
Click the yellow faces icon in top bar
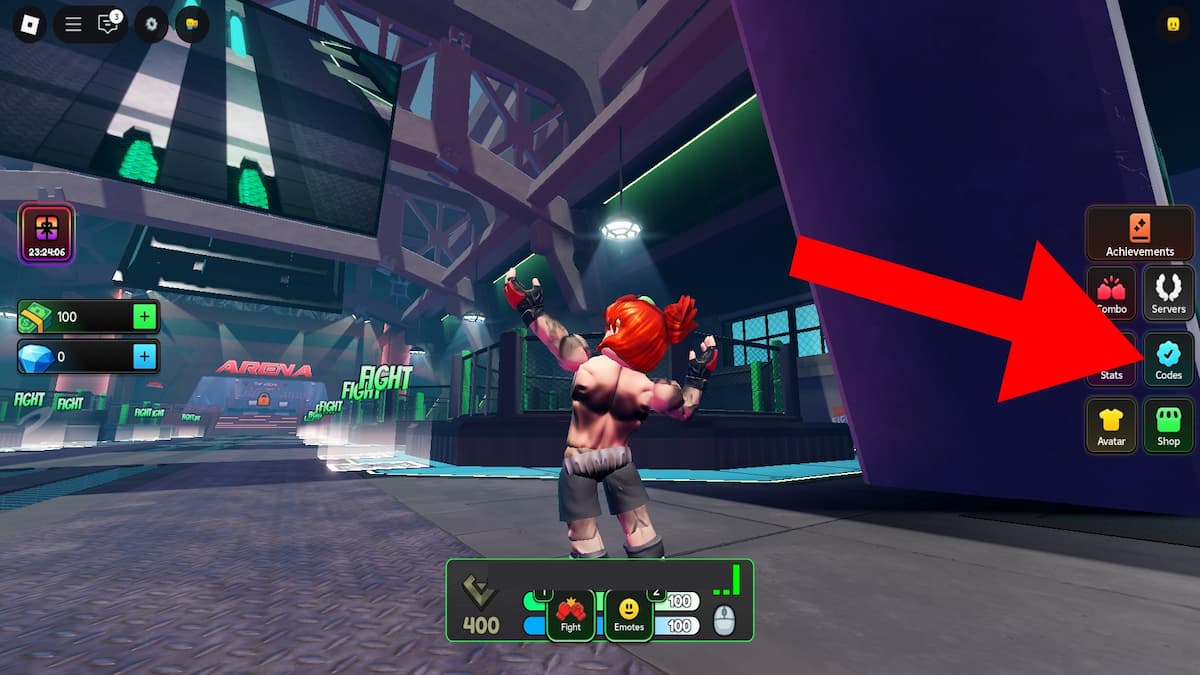192,24
